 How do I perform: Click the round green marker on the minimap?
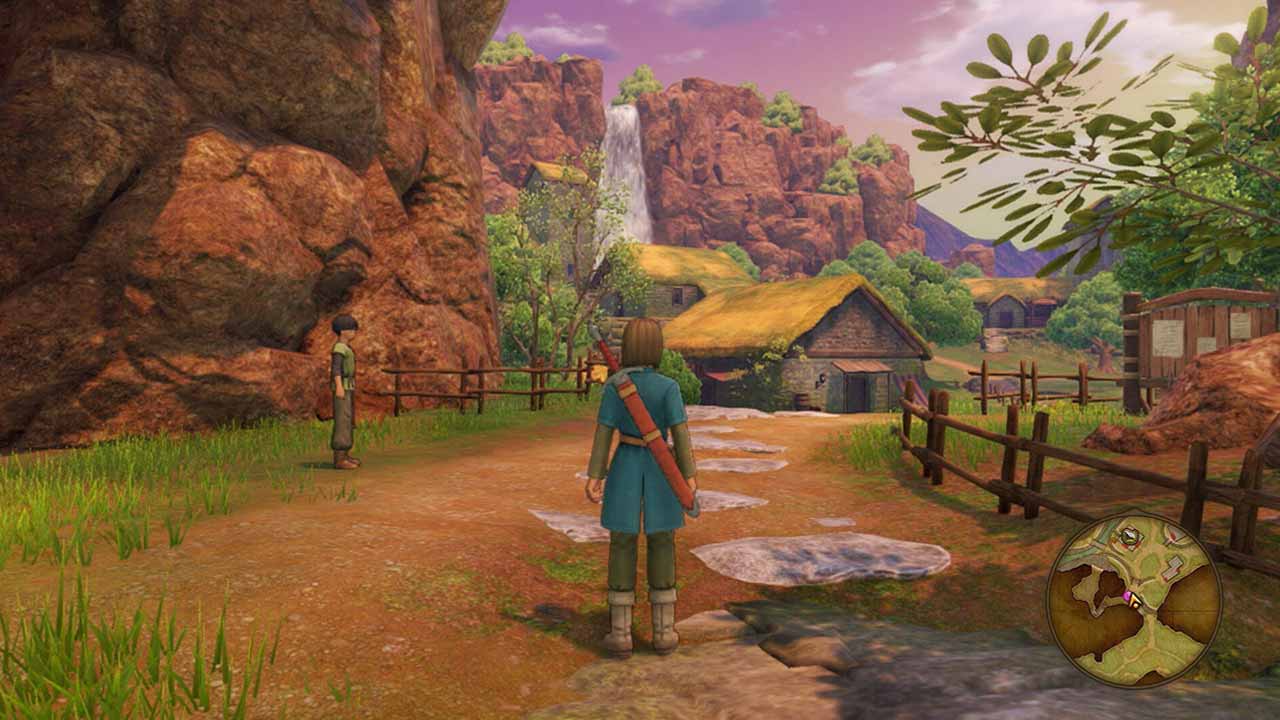(1129, 536)
